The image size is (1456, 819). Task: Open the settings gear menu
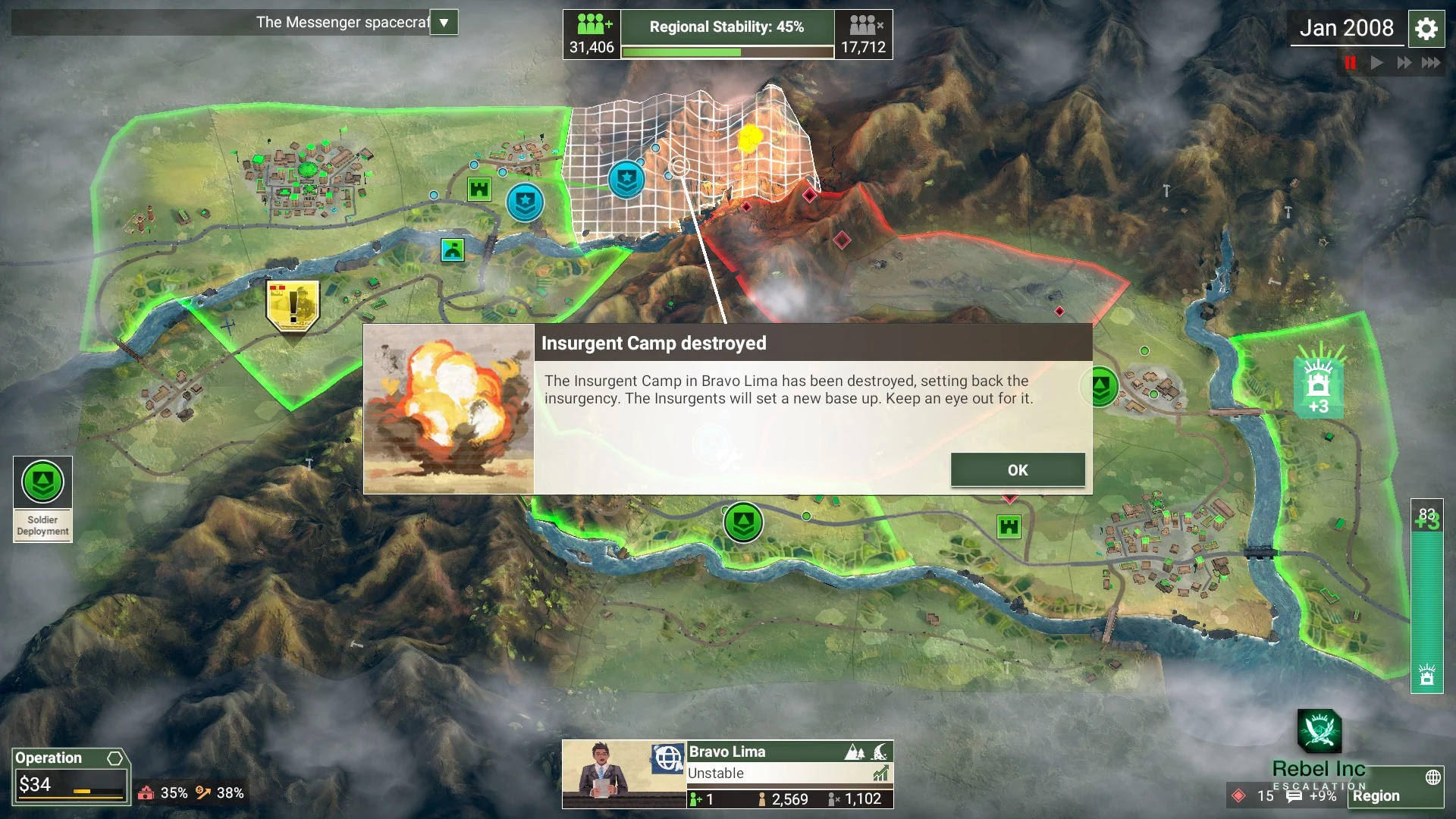pyautogui.click(x=1426, y=30)
